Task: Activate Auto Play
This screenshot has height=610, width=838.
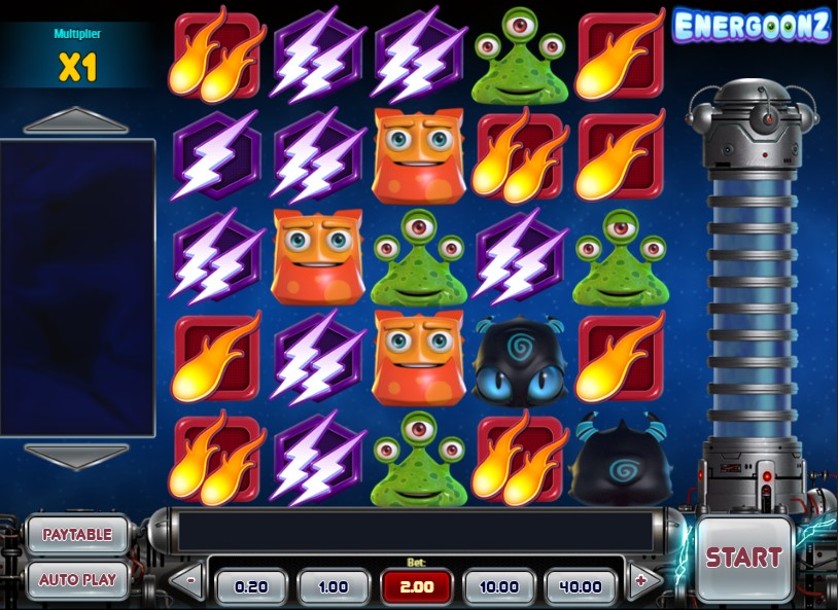Action: pos(77,579)
